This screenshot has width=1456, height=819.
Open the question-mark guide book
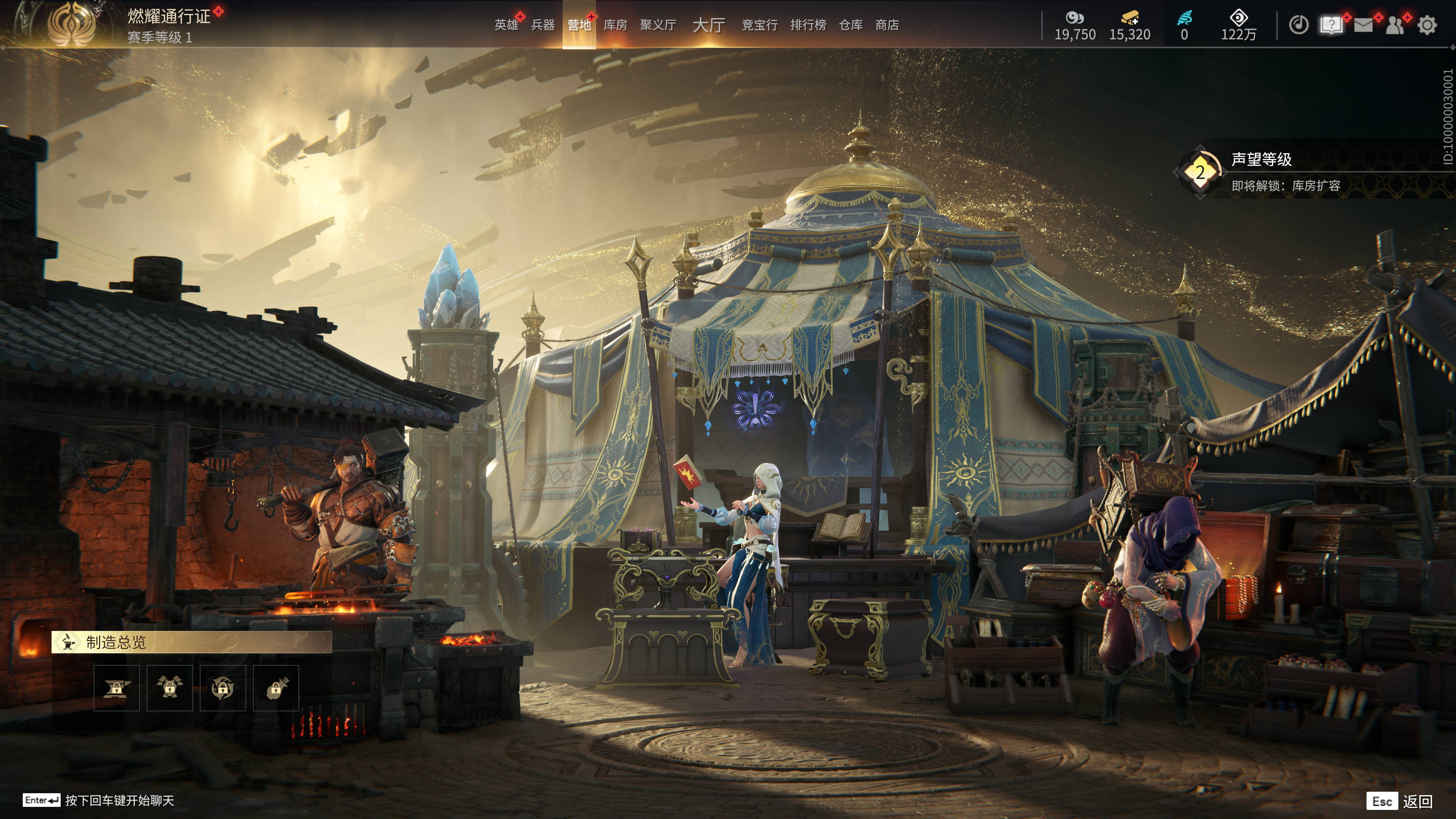[x=1331, y=25]
